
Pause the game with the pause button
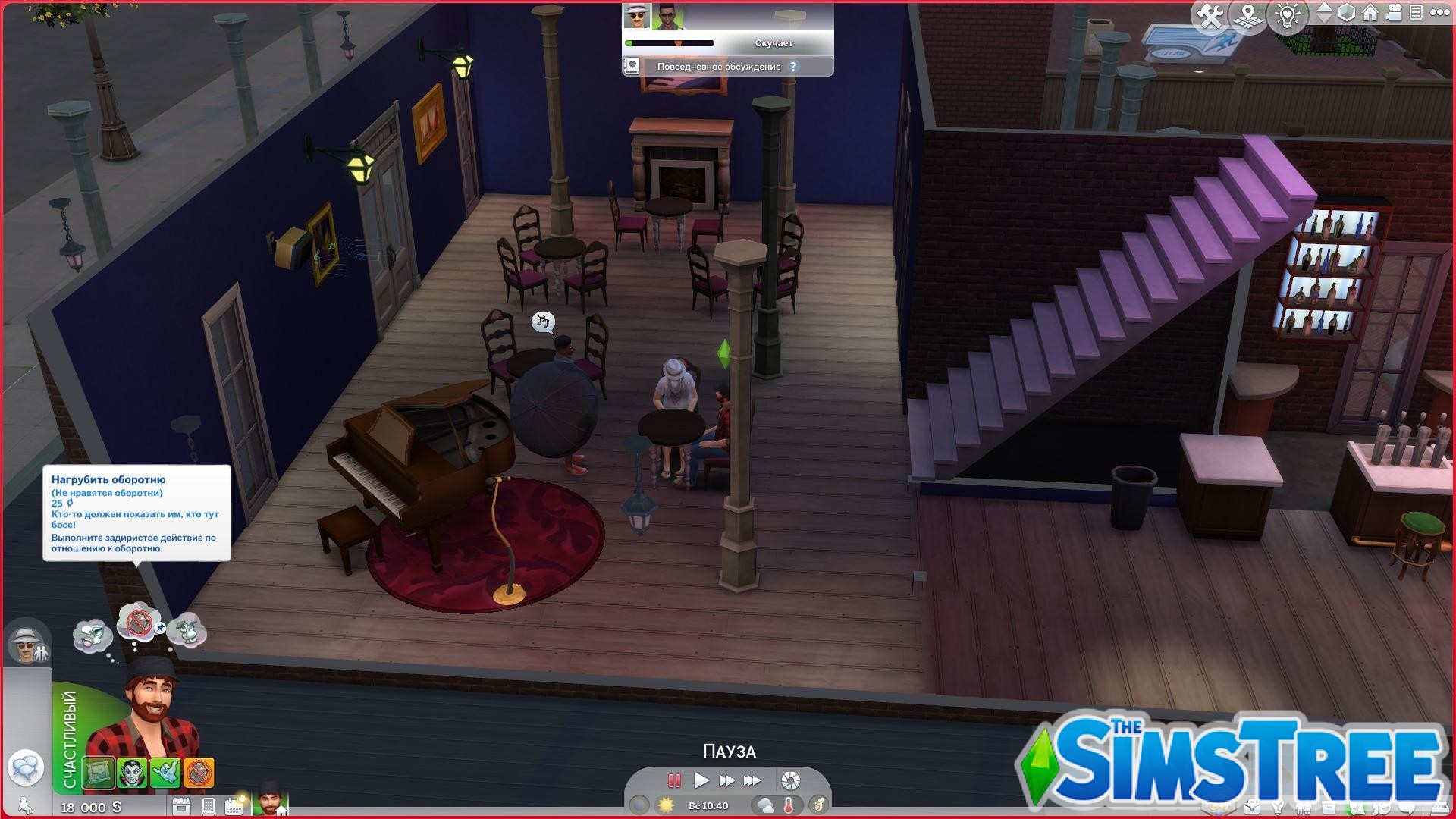tap(673, 780)
